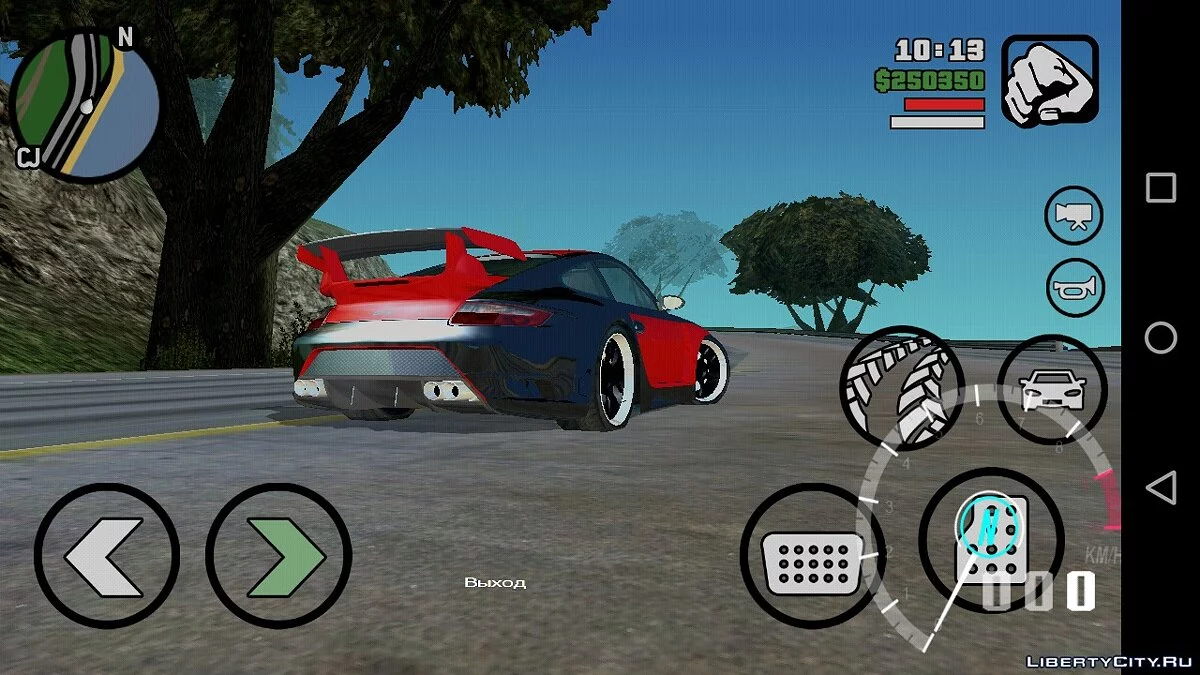
Task: Tap the brake pedal button
Action: pyautogui.click(x=813, y=556)
